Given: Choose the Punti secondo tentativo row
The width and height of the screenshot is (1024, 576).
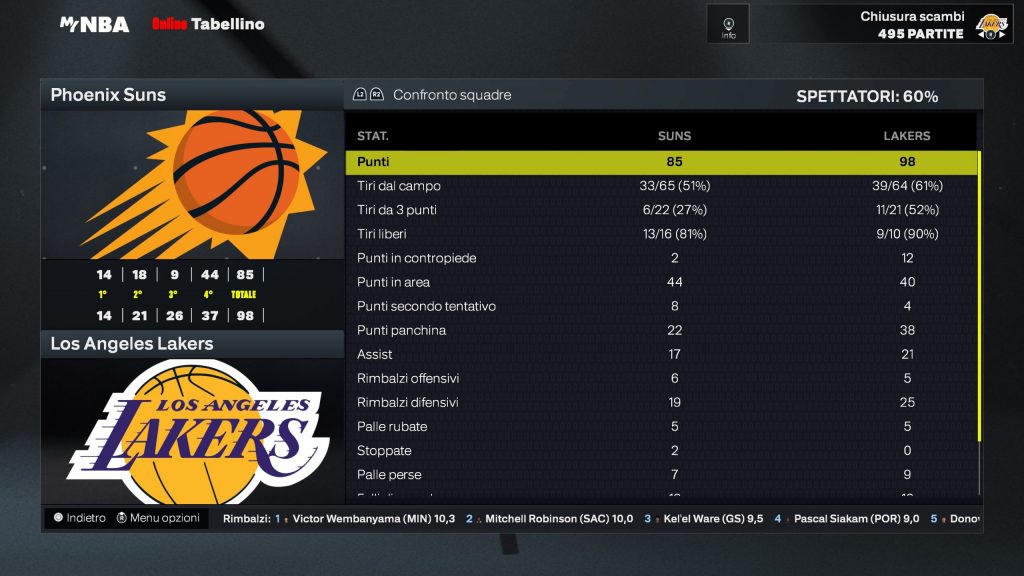Looking at the screenshot, I should (x=661, y=306).
